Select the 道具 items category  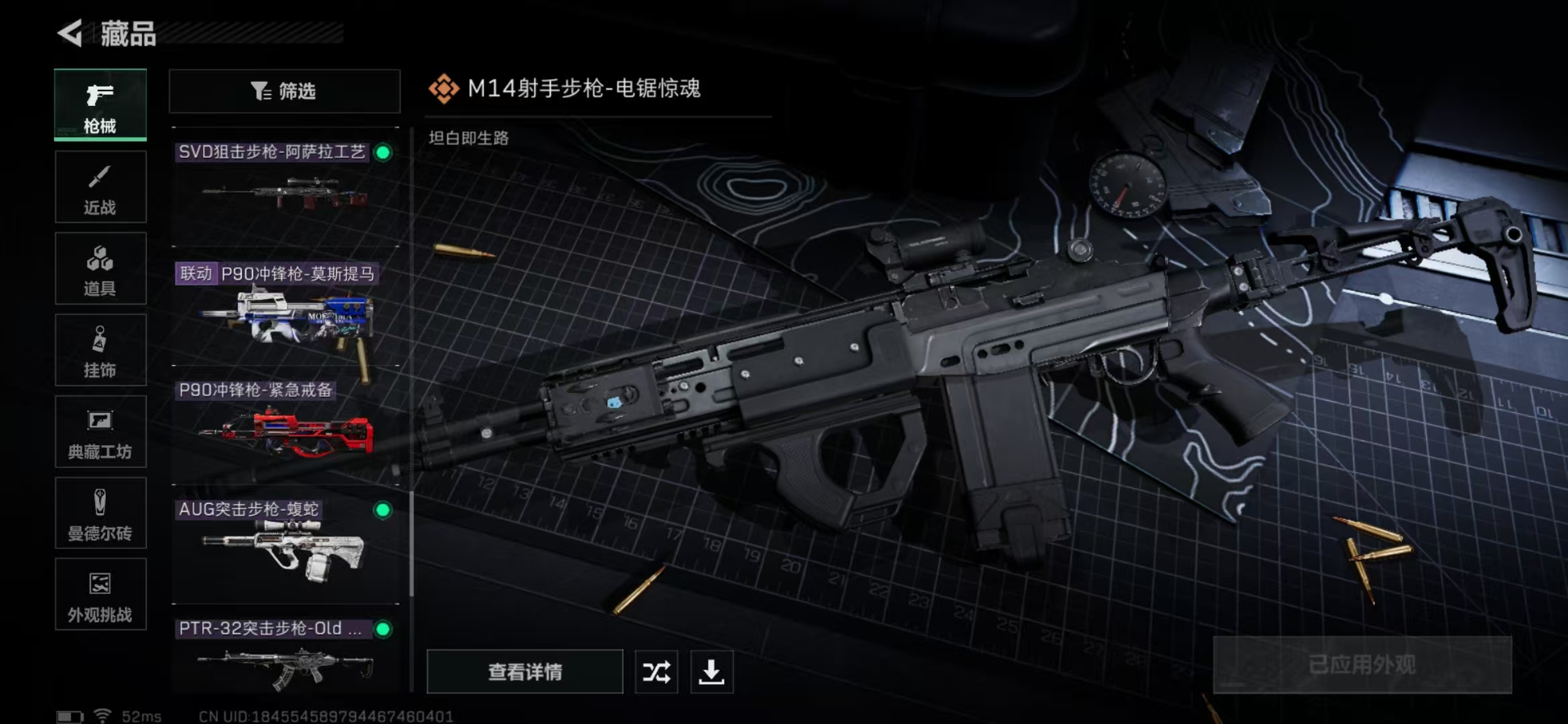click(x=100, y=269)
